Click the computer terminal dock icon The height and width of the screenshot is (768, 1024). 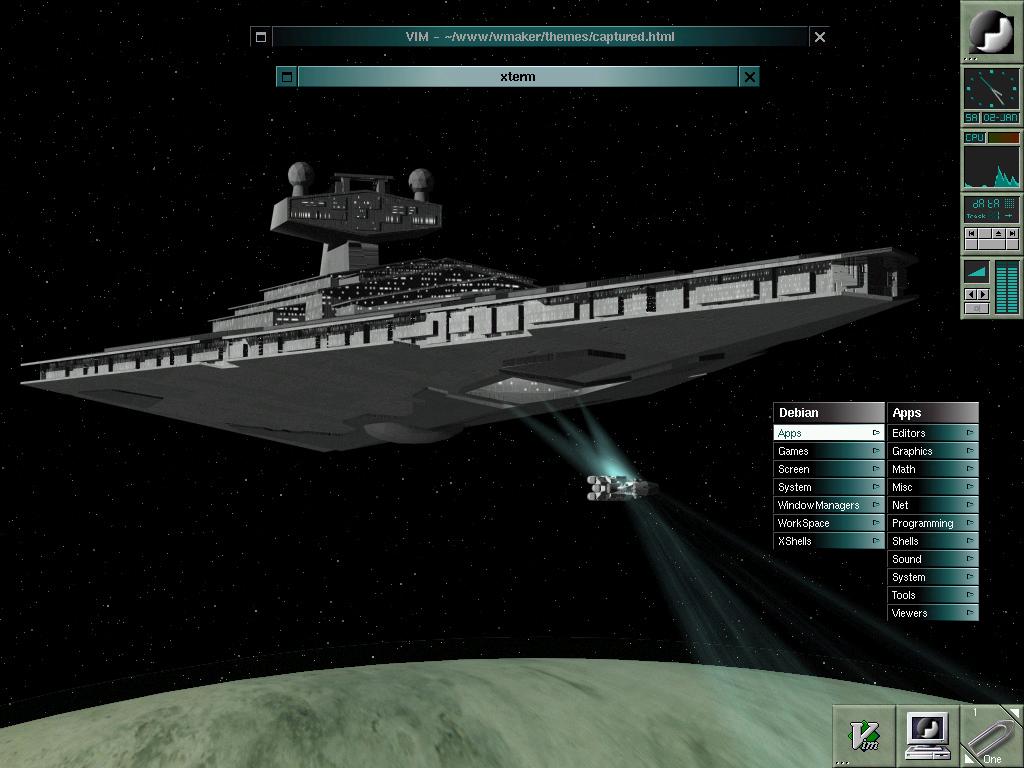click(x=927, y=736)
